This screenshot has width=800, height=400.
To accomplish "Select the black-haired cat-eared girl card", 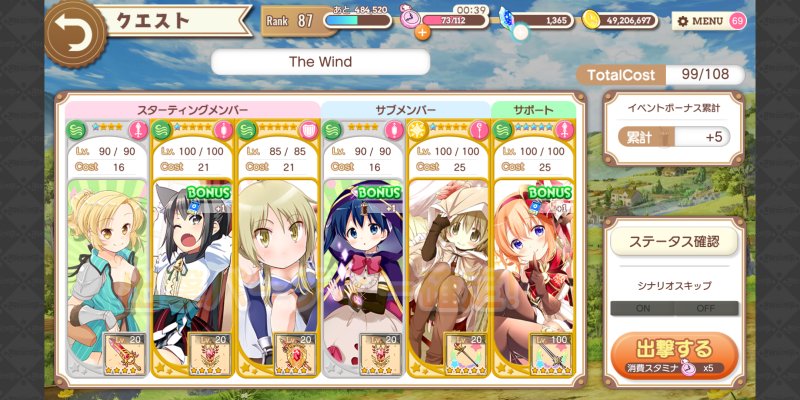I will tap(192, 260).
